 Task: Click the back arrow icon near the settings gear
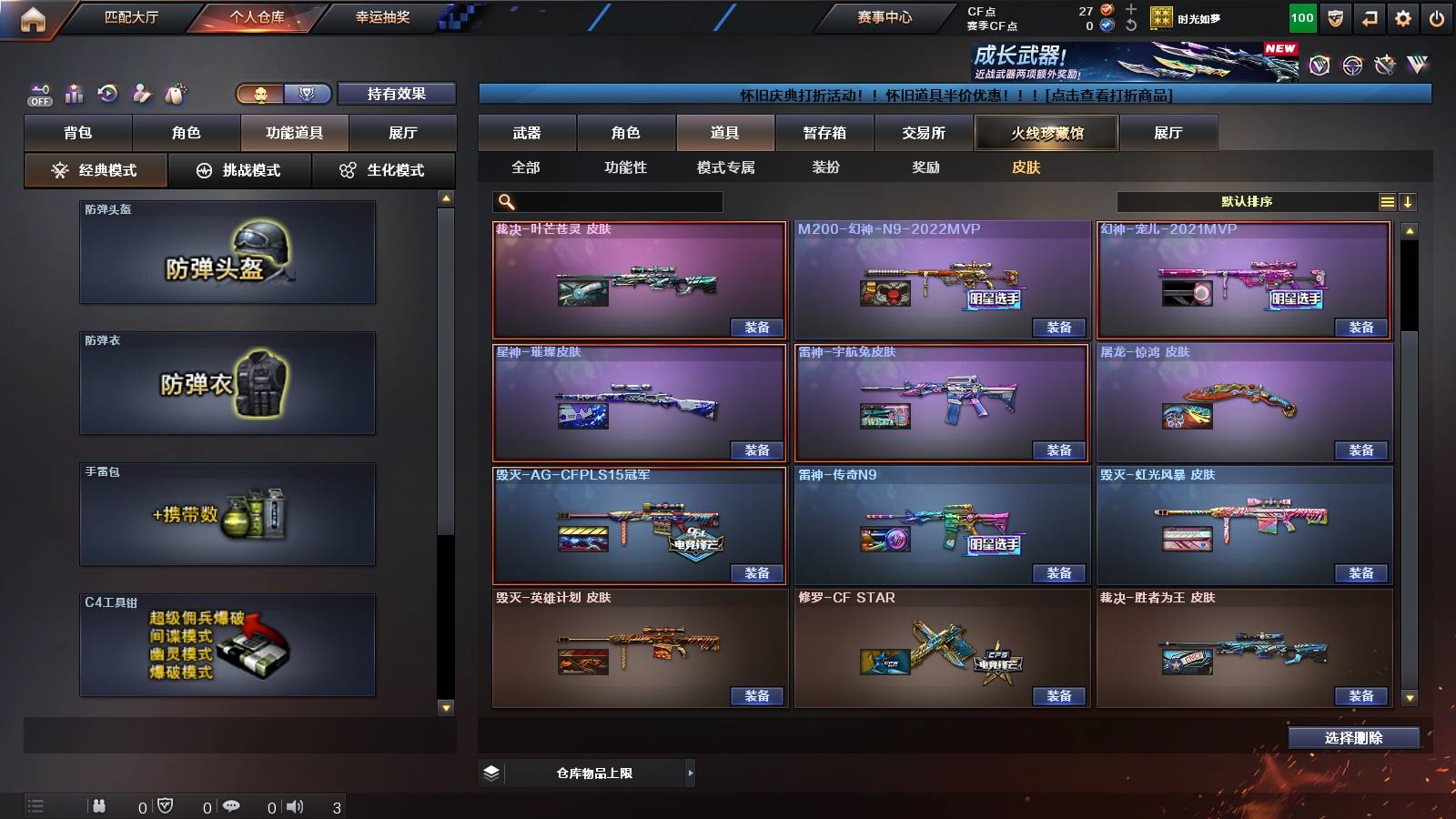pyautogui.click(x=1368, y=16)
